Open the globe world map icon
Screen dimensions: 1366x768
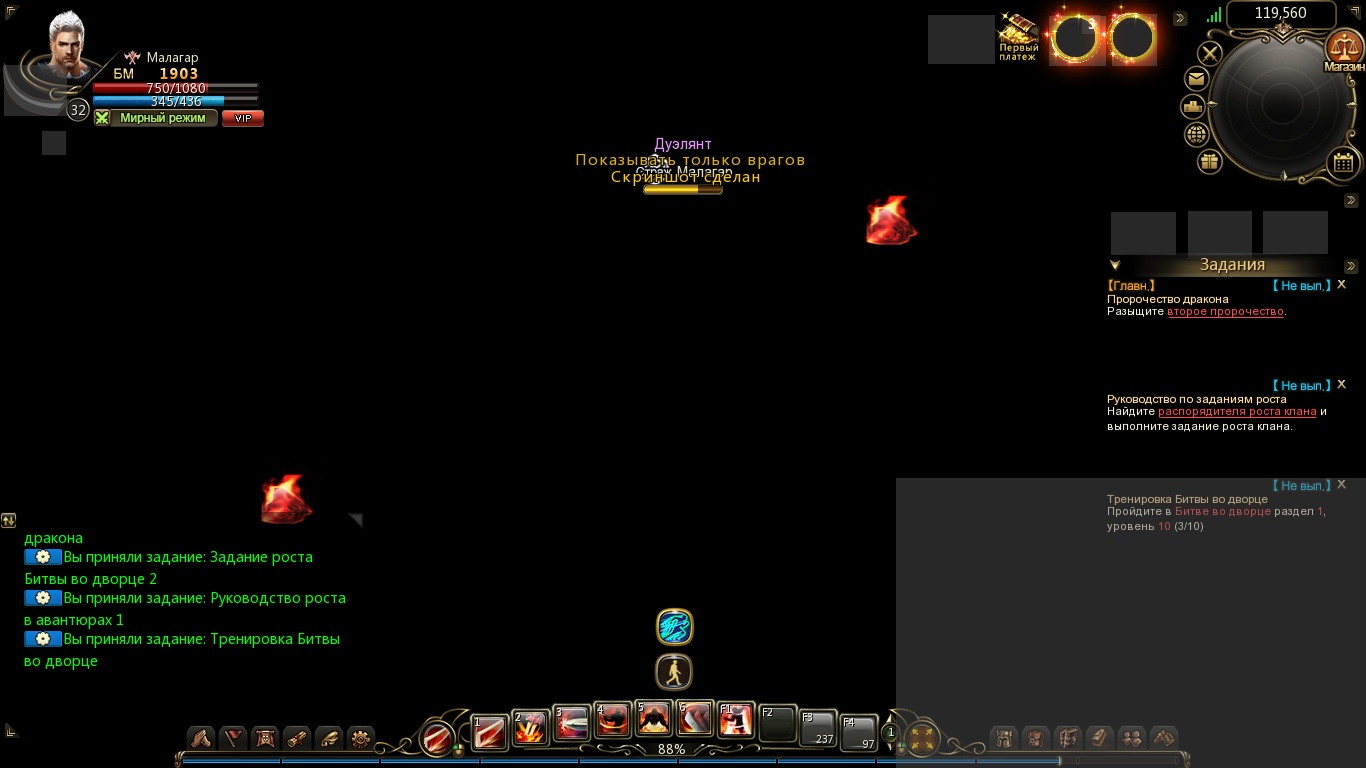(x=1196, y=134)
